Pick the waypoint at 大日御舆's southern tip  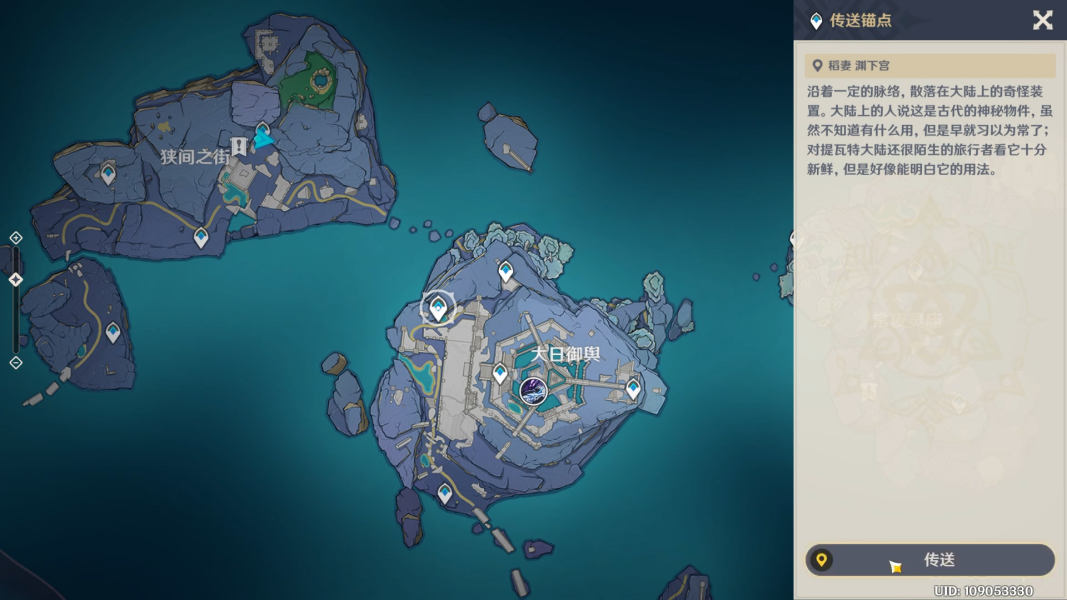click(x=445, y=493)
